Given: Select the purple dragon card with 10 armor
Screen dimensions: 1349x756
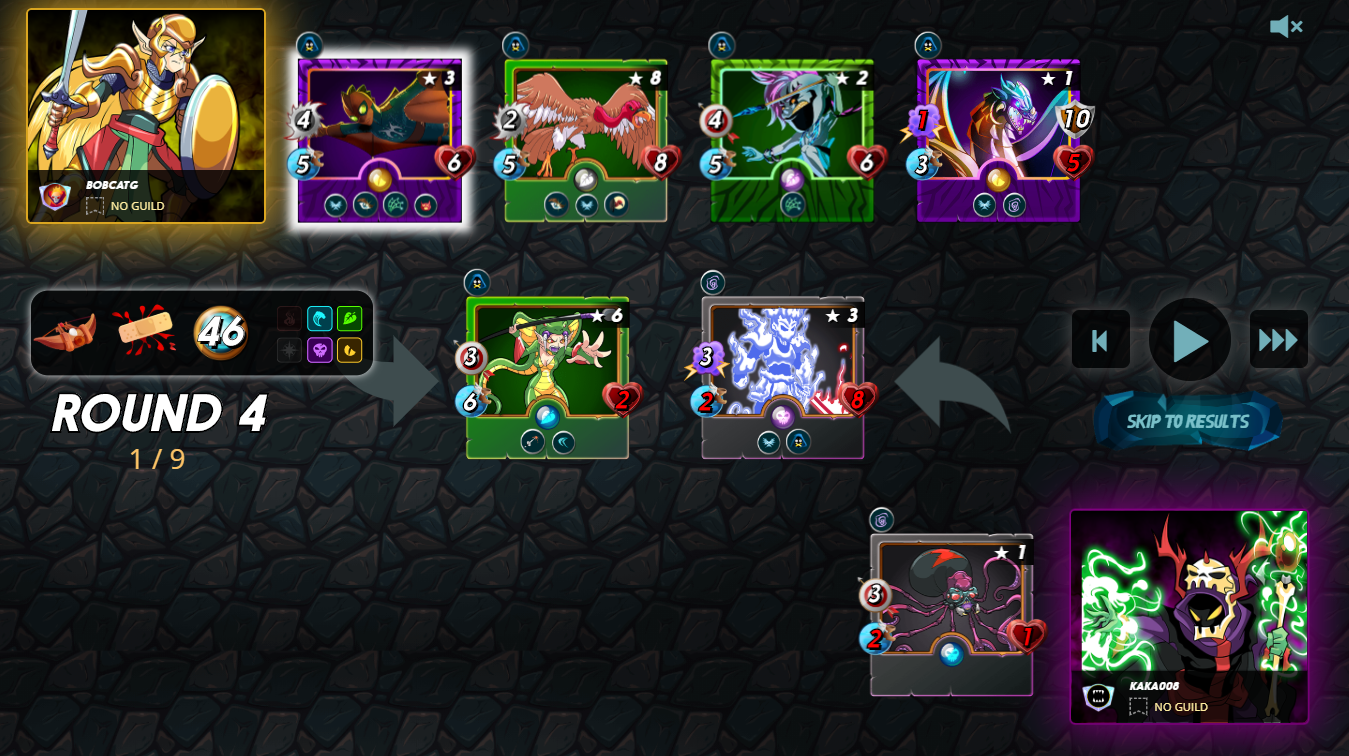Looking at the screenshot, I should [998, 140].
